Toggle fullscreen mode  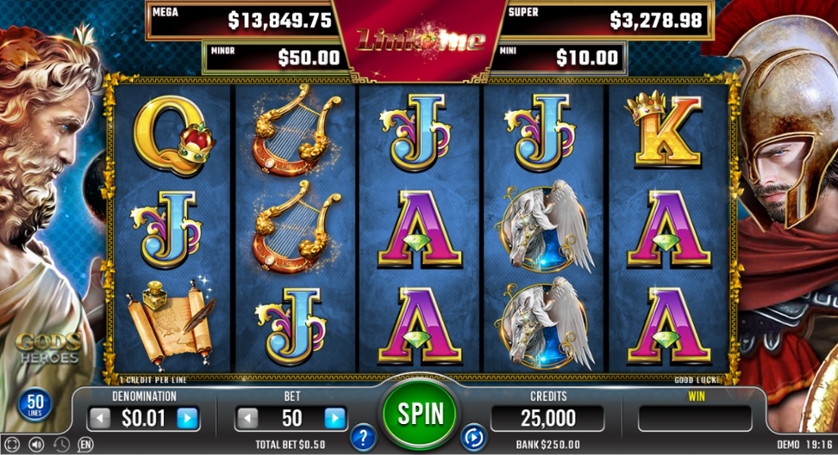point(12,444)
